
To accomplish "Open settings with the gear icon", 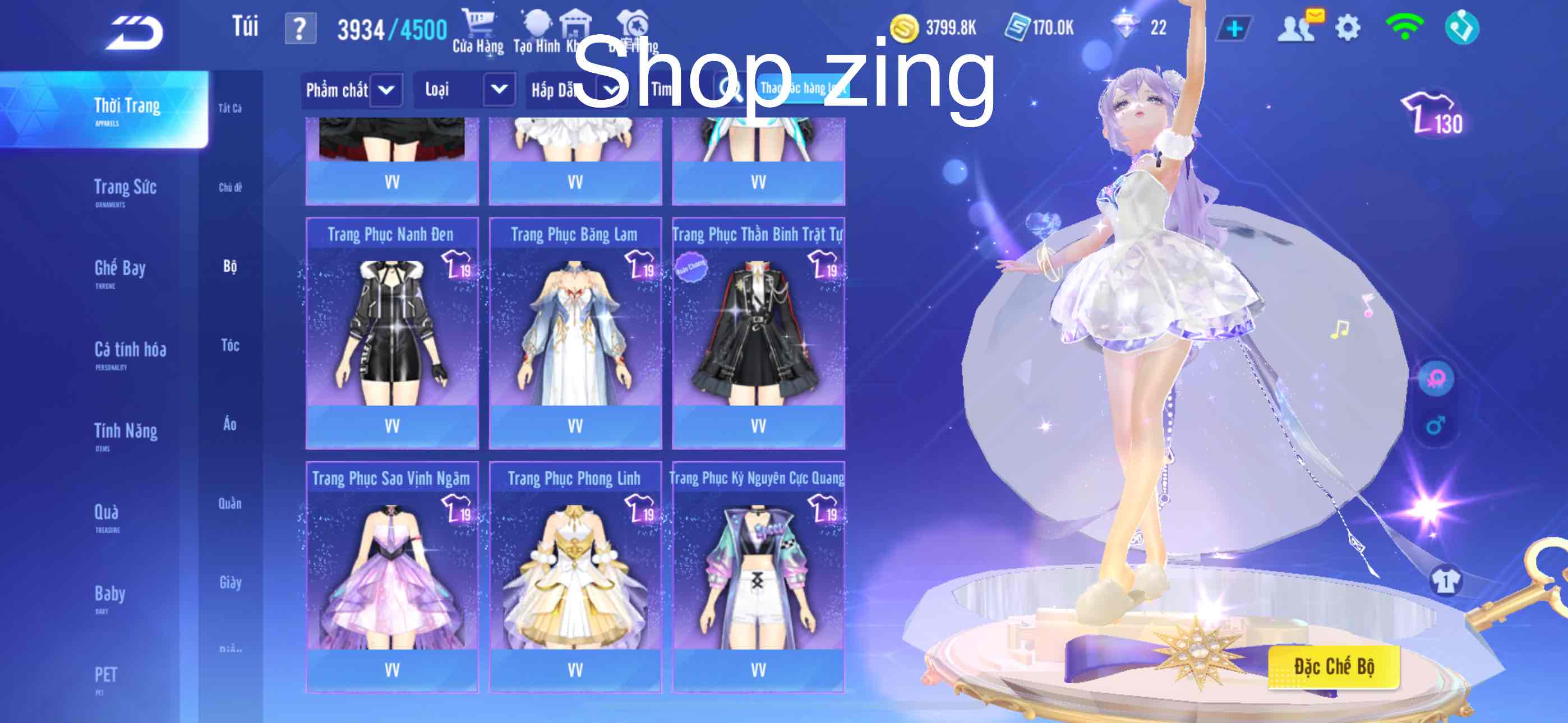I will click(1348, 28).
